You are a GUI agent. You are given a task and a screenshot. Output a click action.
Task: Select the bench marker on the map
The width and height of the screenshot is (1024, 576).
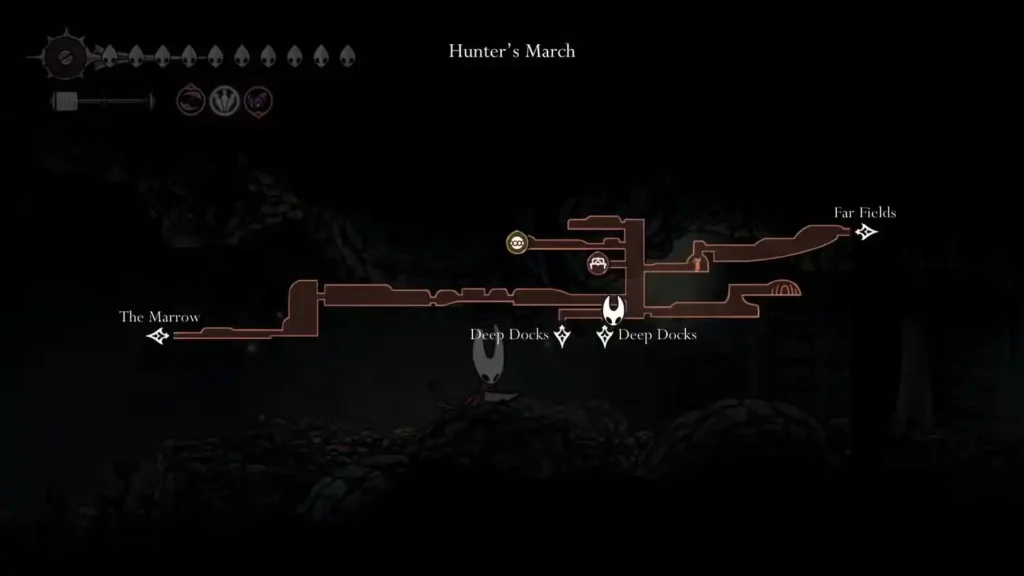click(599, 263)
